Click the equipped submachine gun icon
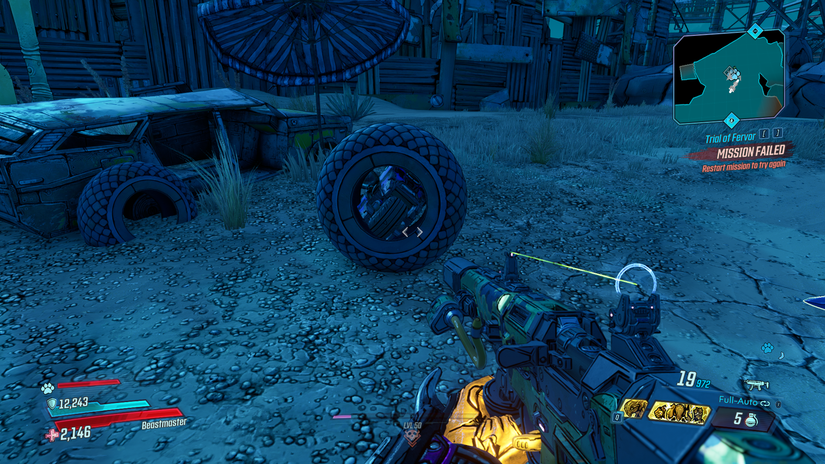The height and width of the screenshot is (464, 825). tap(756, 383)
